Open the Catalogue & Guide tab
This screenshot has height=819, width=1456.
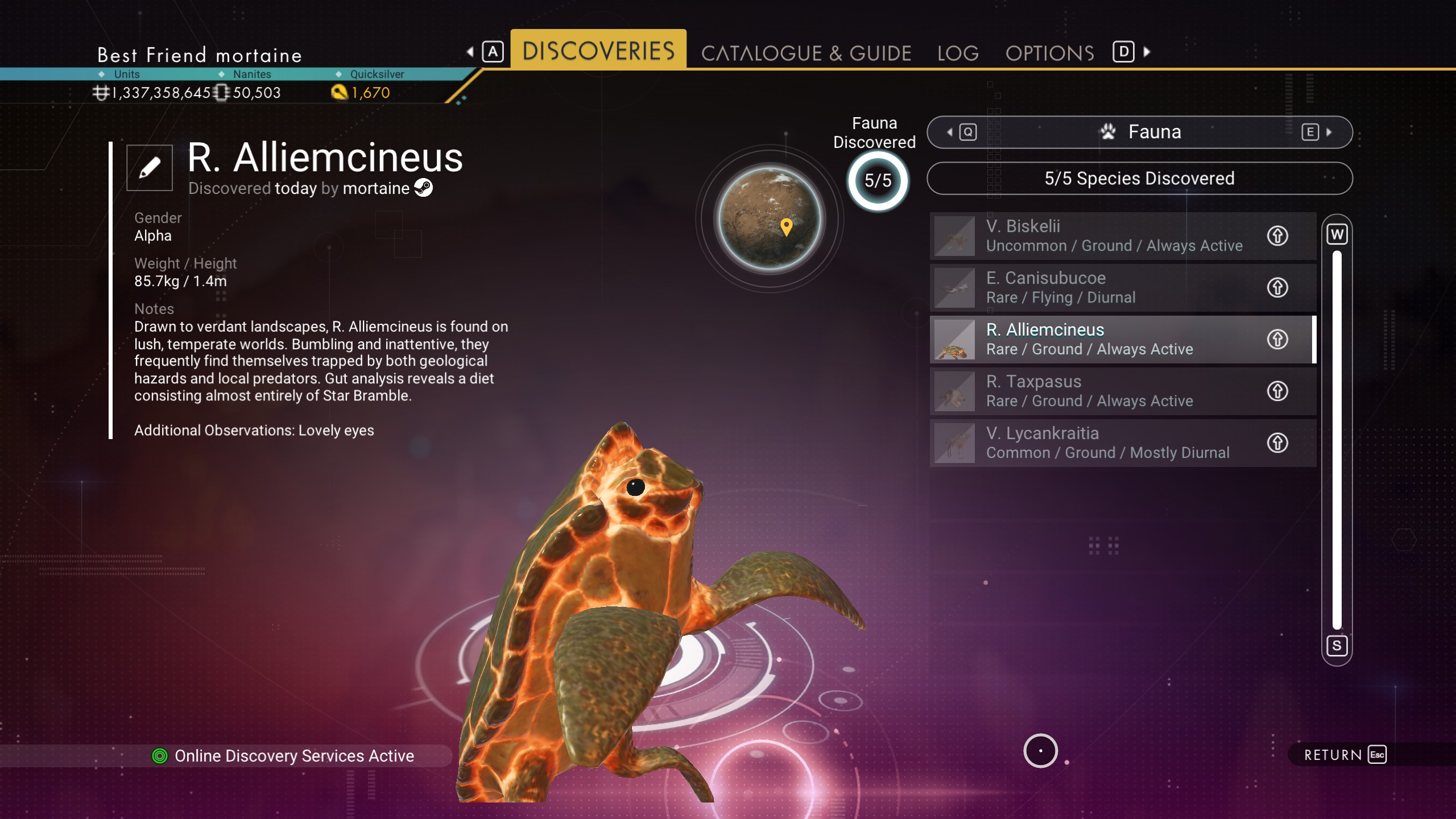click(x=806, y=53)
